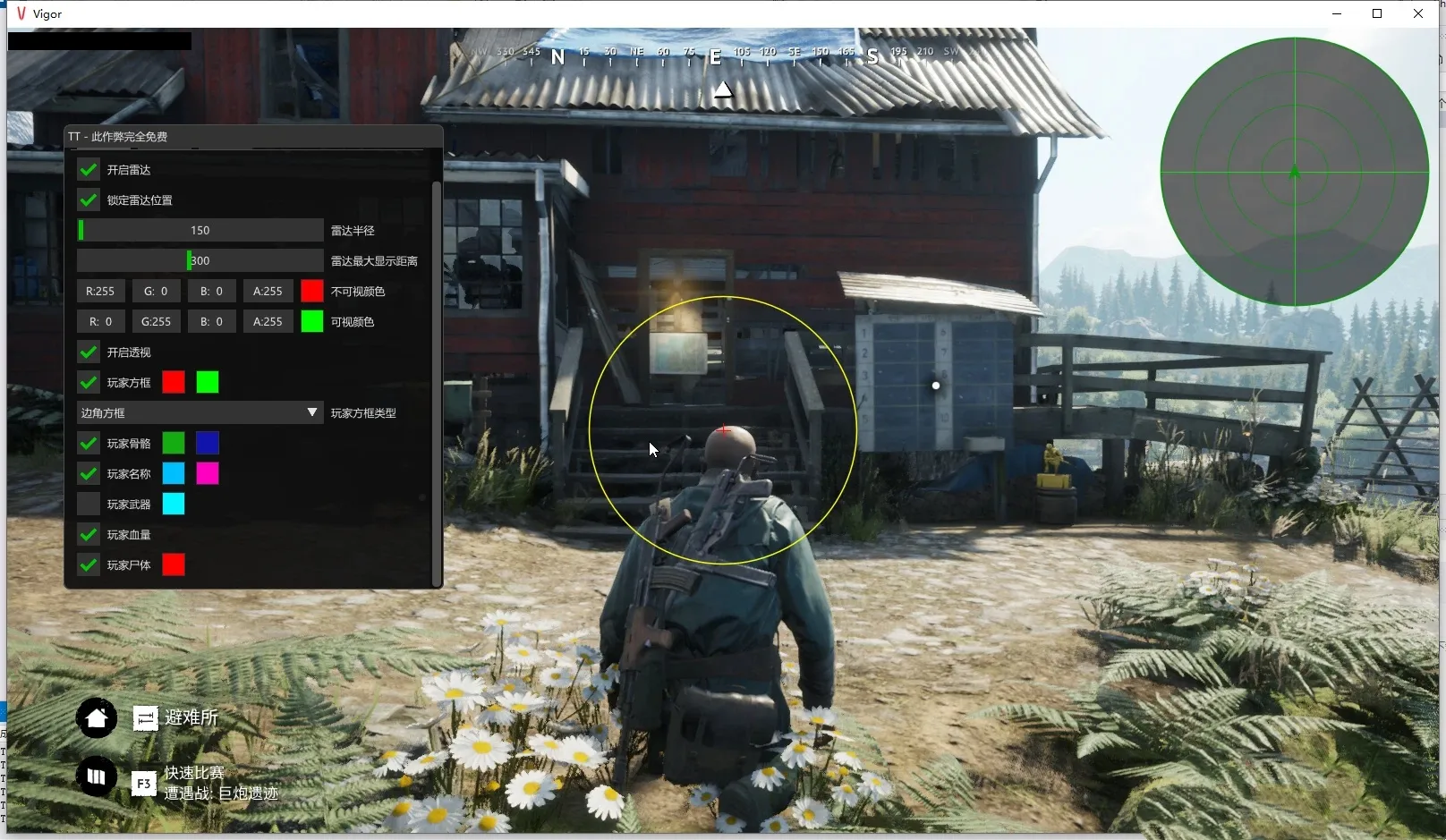The height and width of the screenshot is (840, 1446).
Task: Click the 避难所 house icon
Action: [97, 717]
